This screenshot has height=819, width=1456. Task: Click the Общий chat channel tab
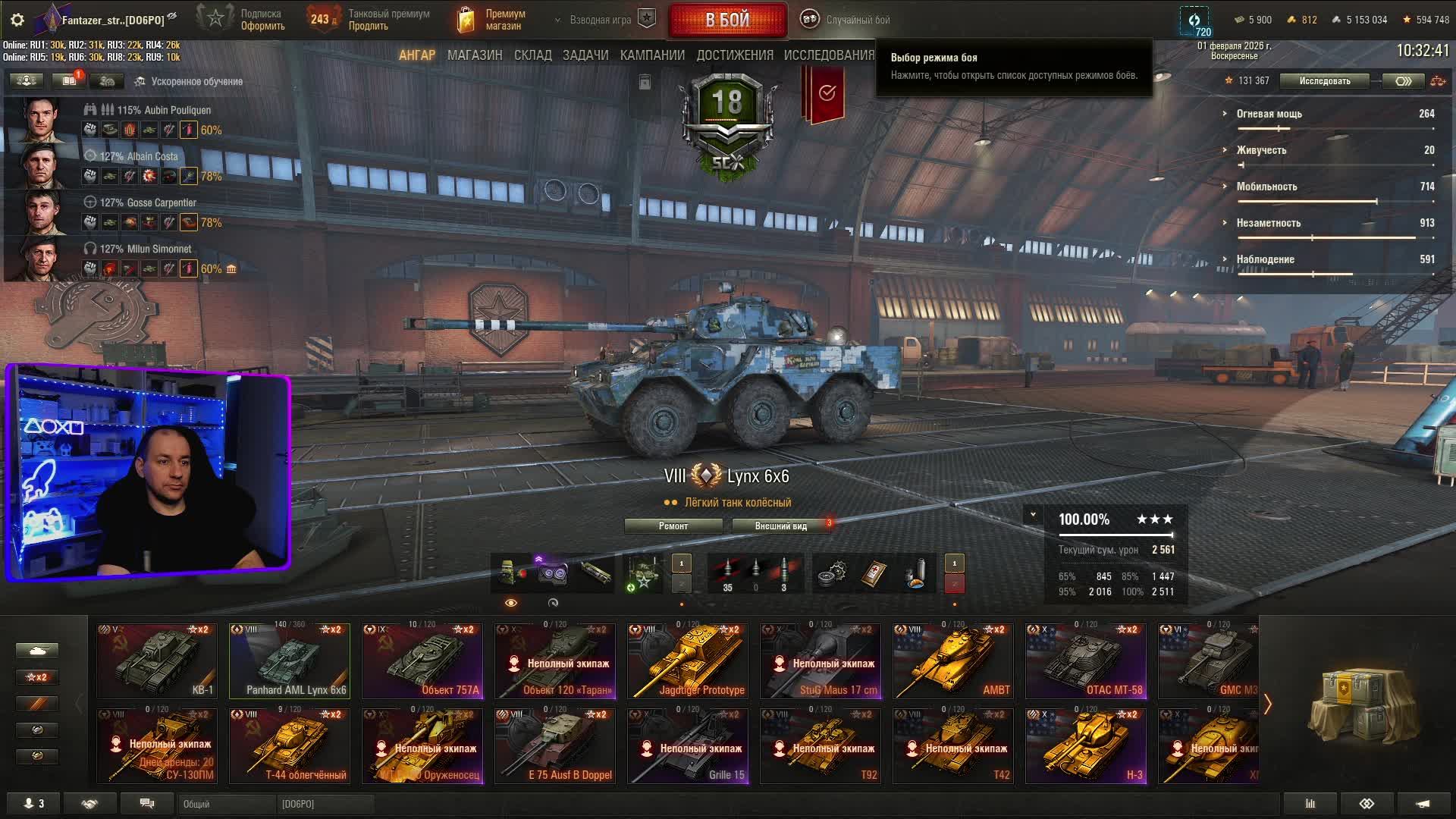(x=226, y=804)
